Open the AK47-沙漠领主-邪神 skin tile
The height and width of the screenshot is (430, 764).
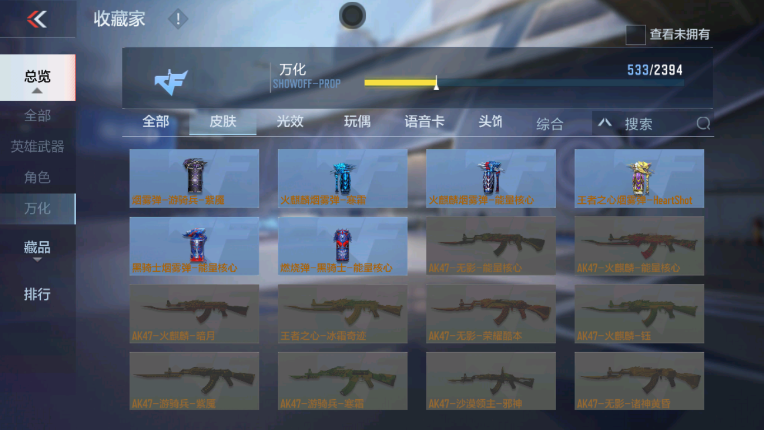point(490,381)
